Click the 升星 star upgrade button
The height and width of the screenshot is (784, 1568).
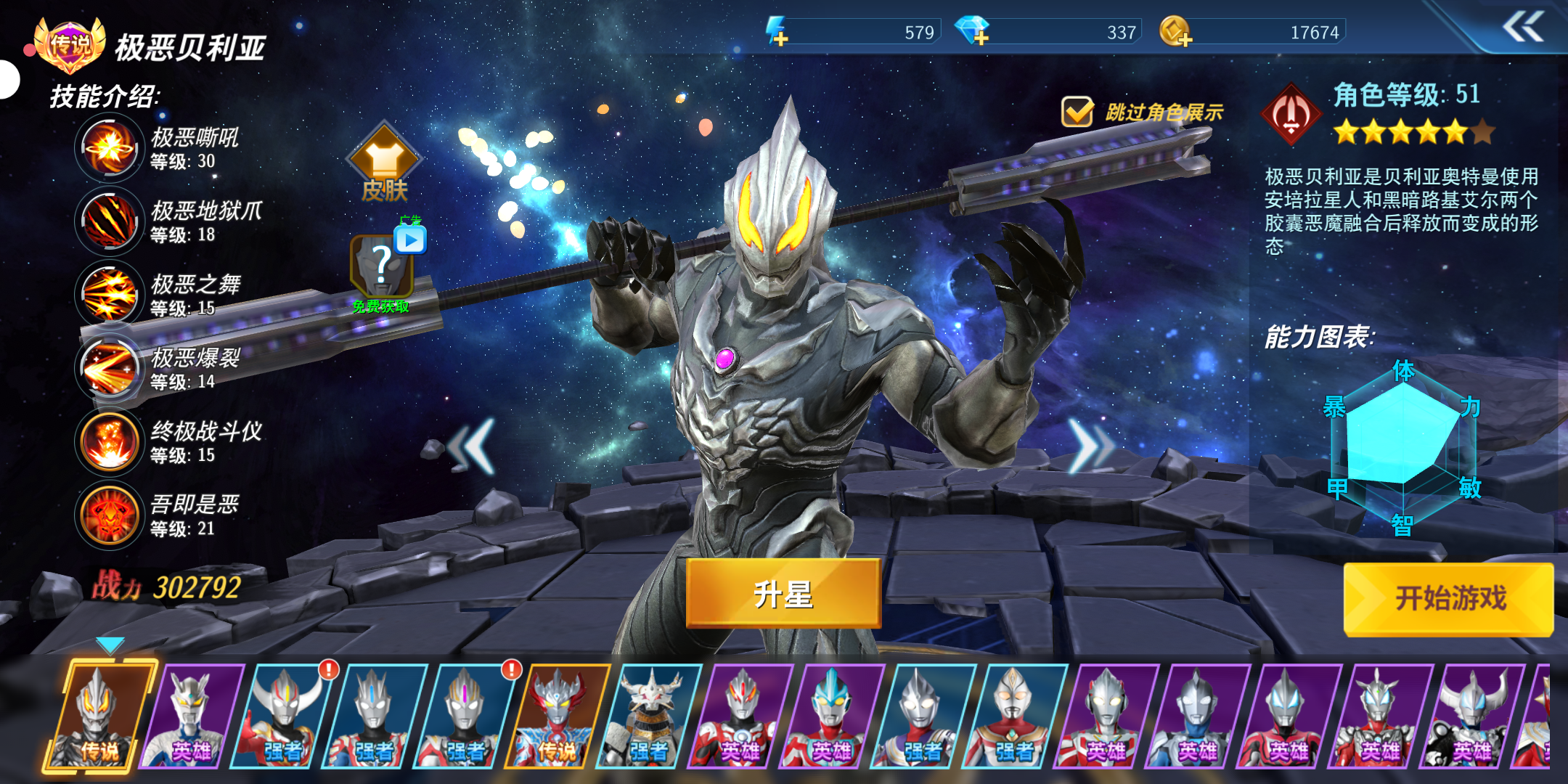(x=783, y=594)
